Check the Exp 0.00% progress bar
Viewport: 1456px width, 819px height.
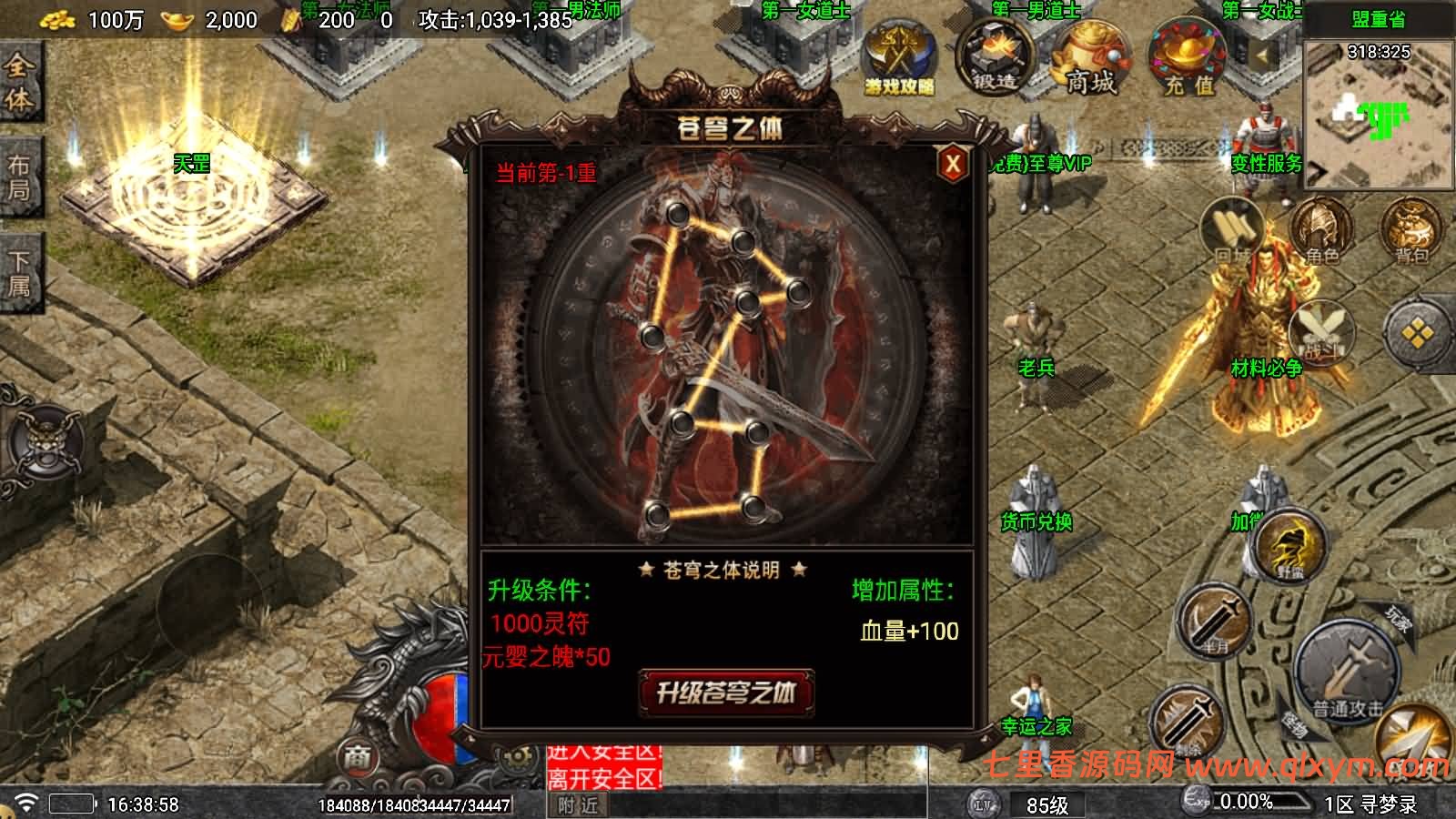tap(1251, 800)
